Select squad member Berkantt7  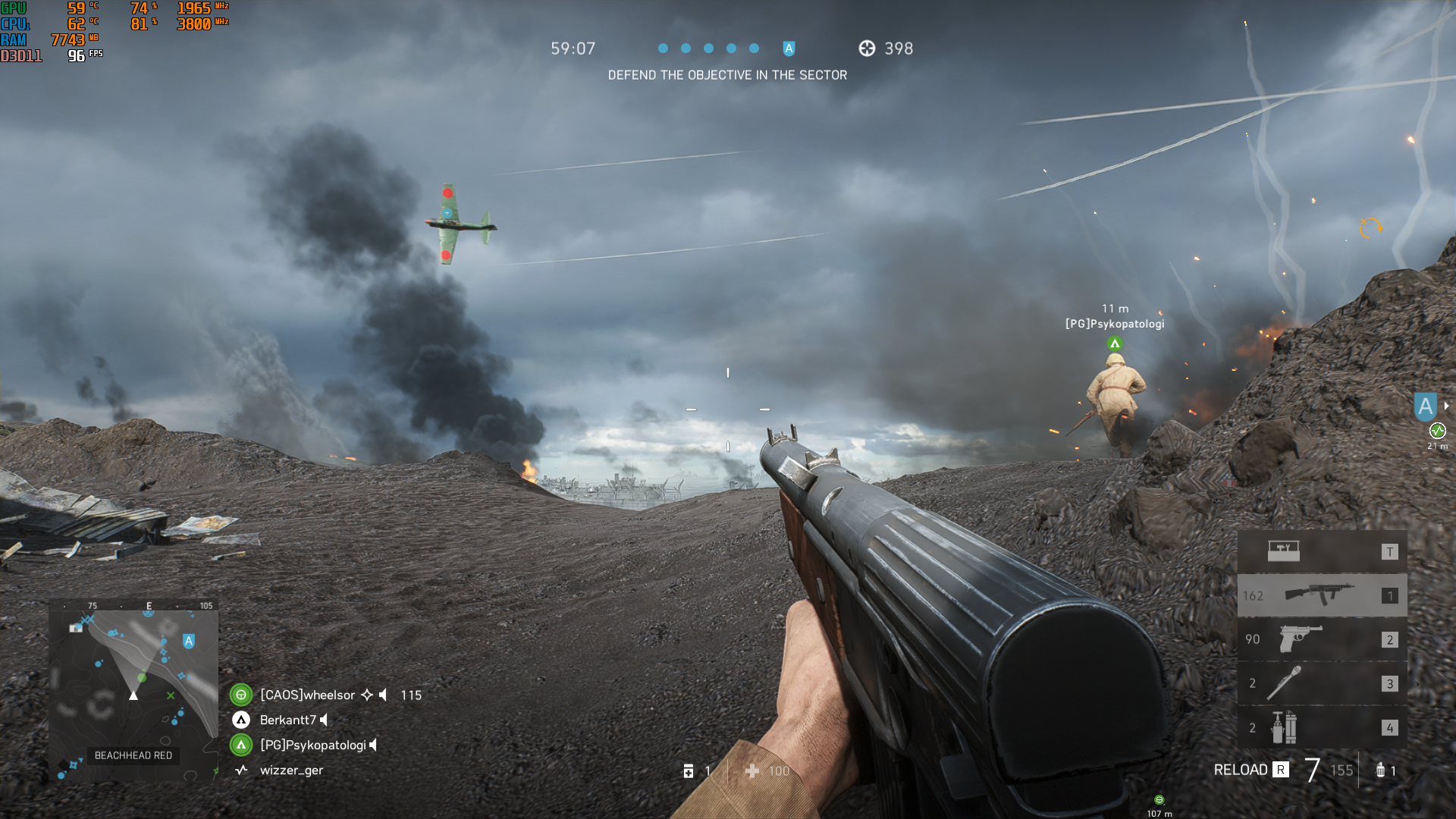(x=287, y=720)
